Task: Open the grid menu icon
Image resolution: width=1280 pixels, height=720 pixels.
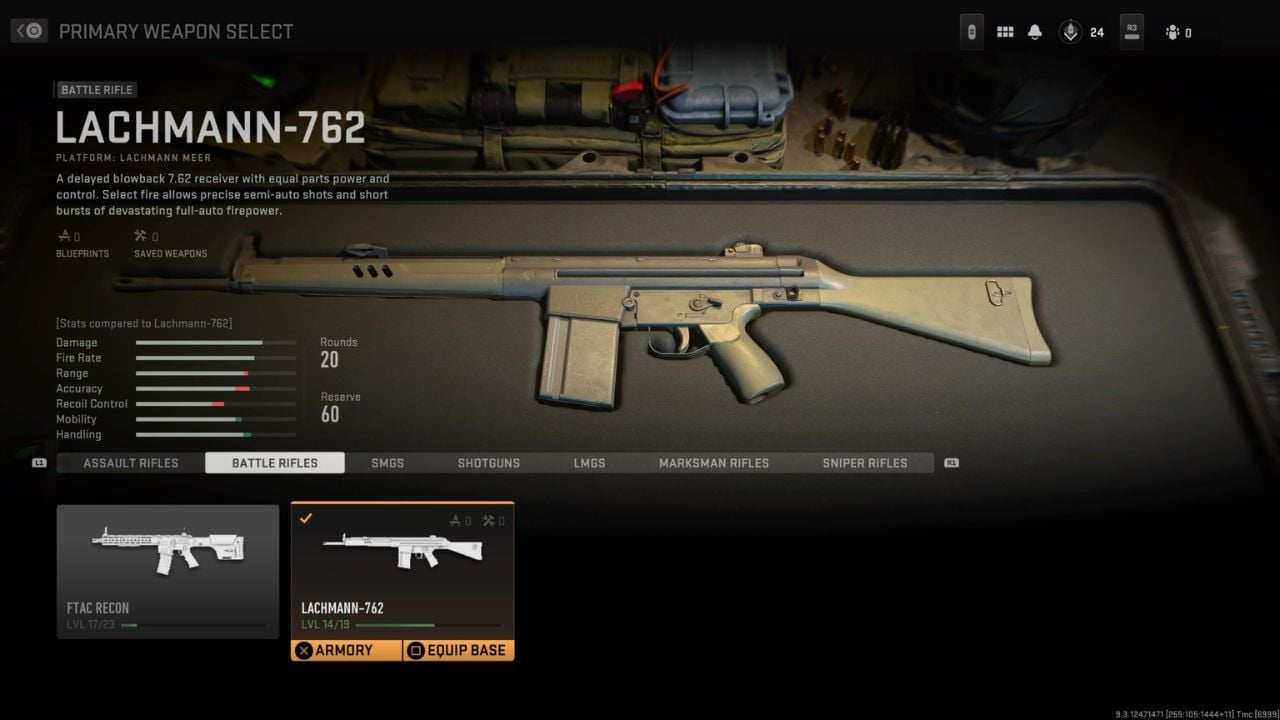Action: 1005,32
